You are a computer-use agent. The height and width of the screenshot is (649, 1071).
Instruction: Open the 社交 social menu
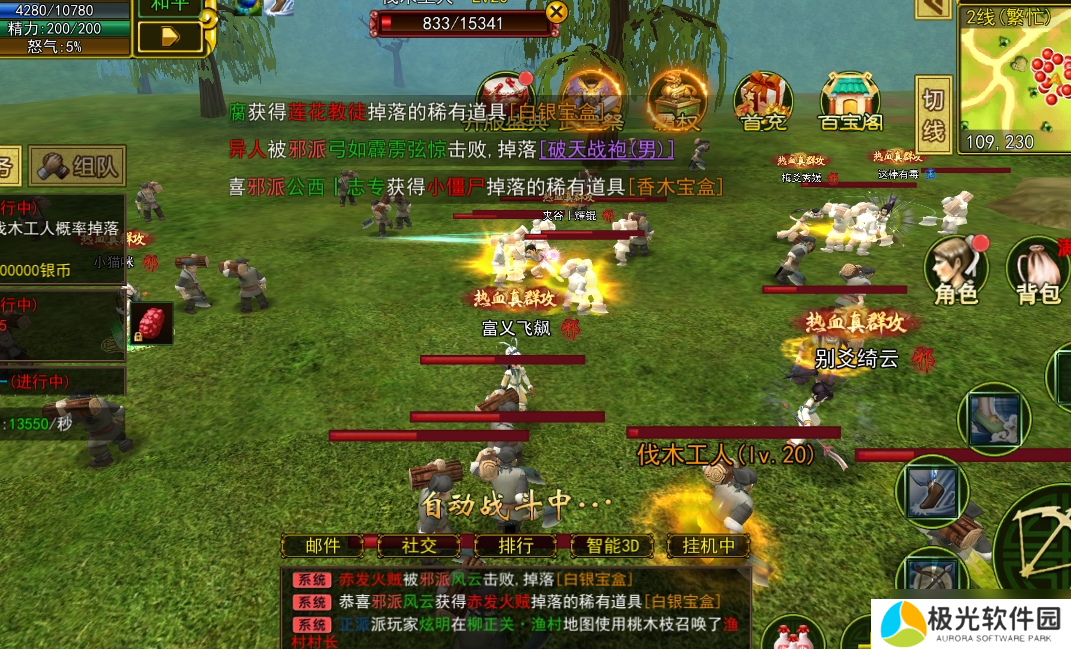point(419,546)
